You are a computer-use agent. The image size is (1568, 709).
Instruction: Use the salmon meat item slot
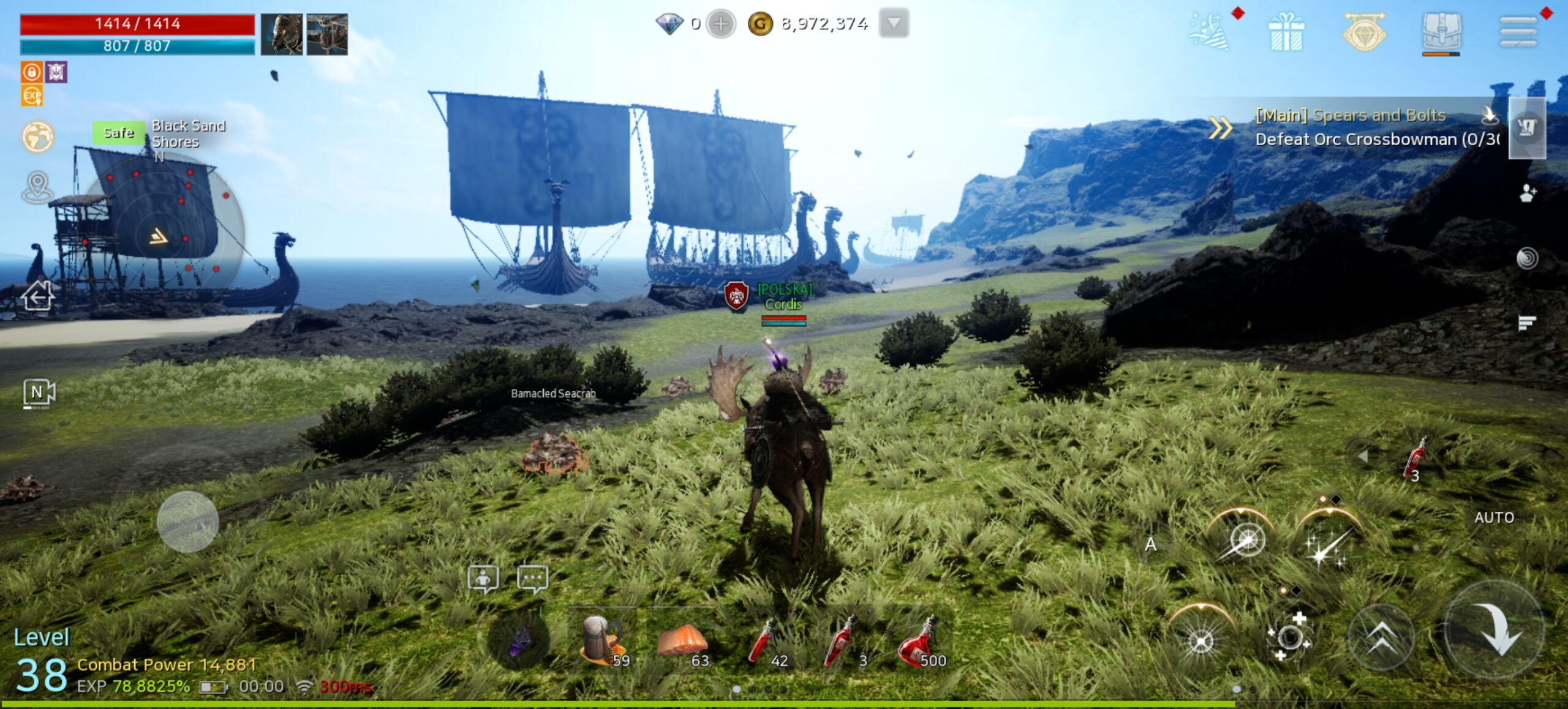pos(682,642)
